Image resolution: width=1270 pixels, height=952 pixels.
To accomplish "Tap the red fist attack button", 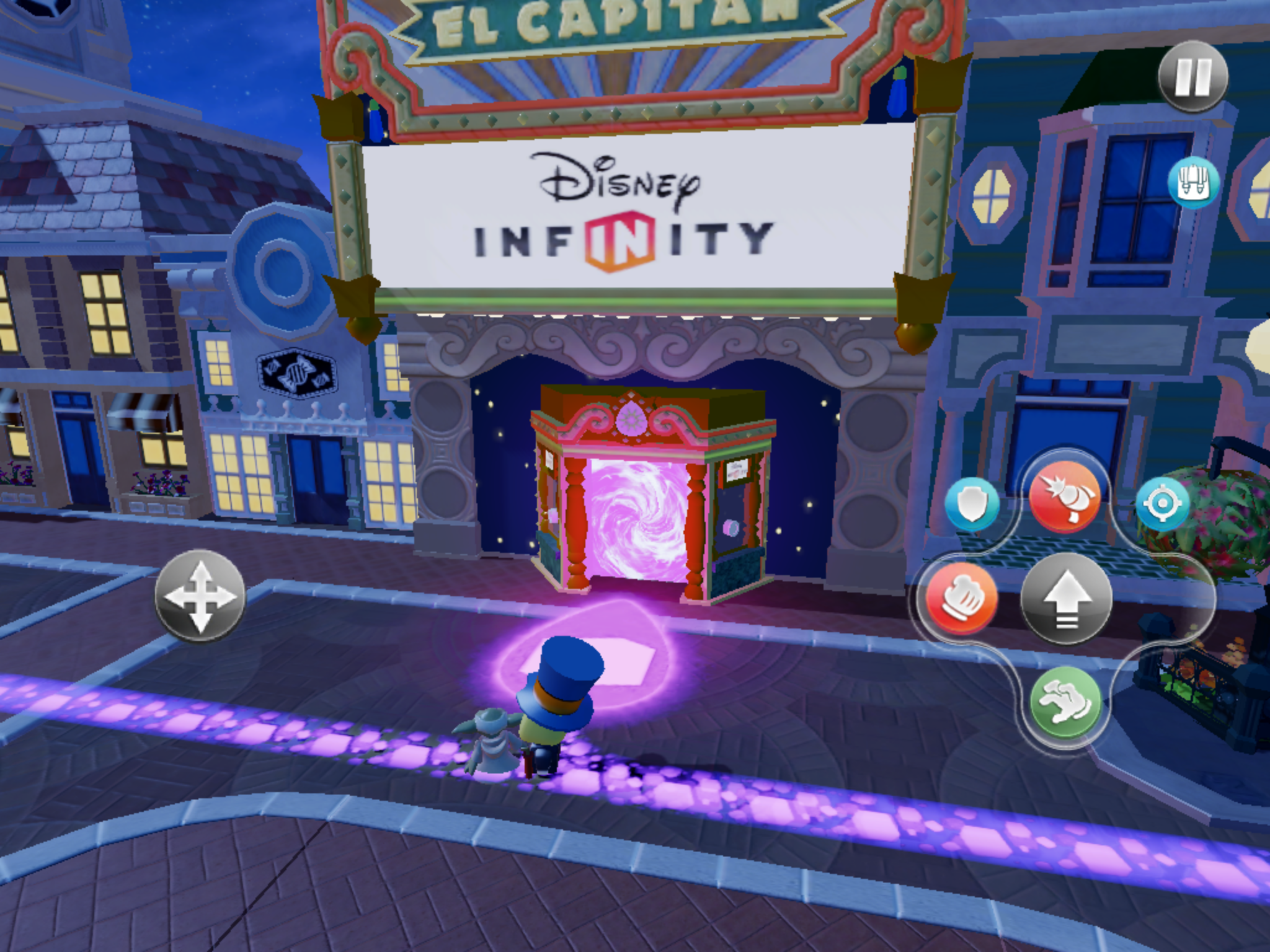I will pos(962,597).
